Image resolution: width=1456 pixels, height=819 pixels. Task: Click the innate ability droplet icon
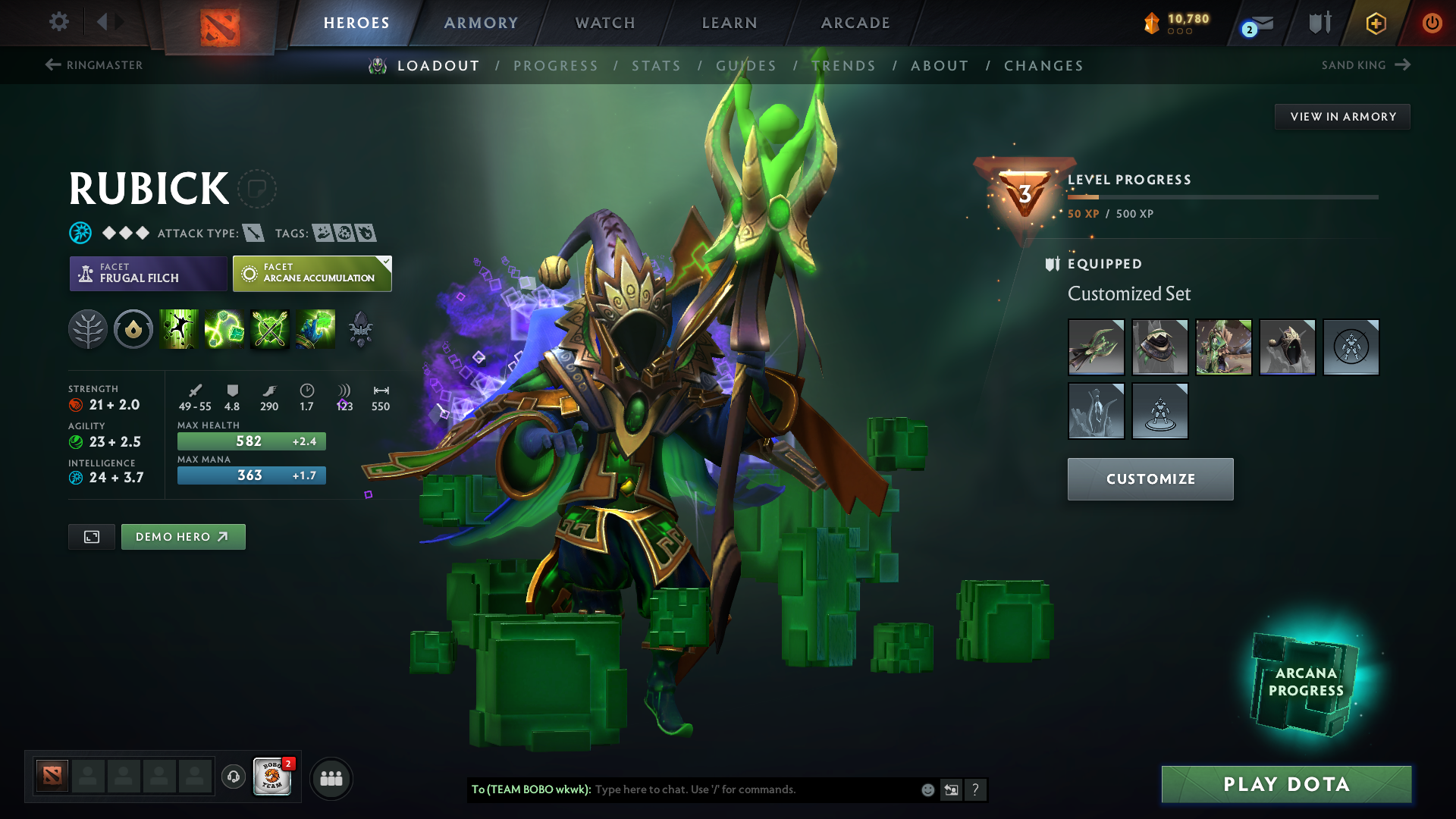(133, 329)
